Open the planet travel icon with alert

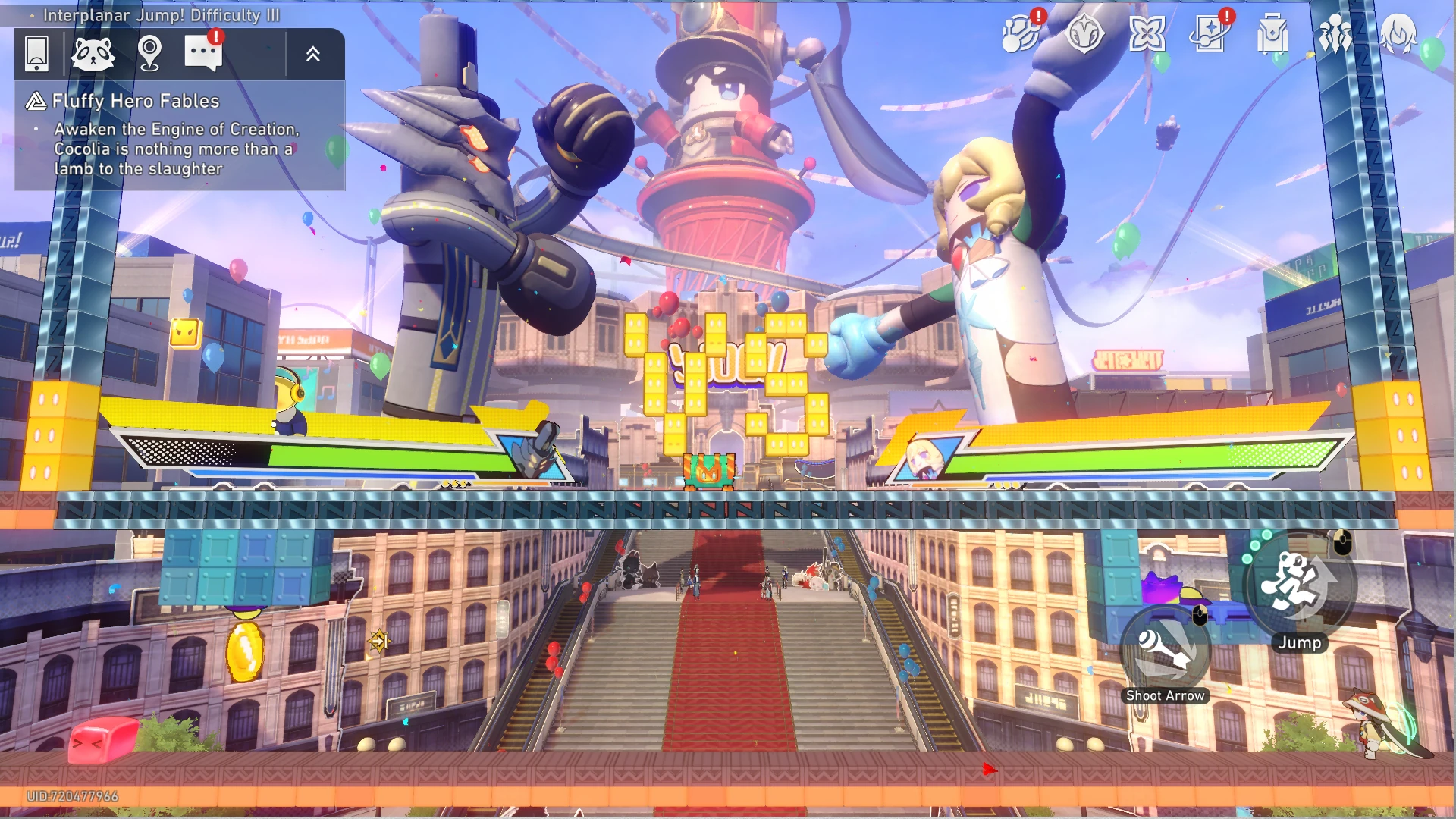point(1021,34)
